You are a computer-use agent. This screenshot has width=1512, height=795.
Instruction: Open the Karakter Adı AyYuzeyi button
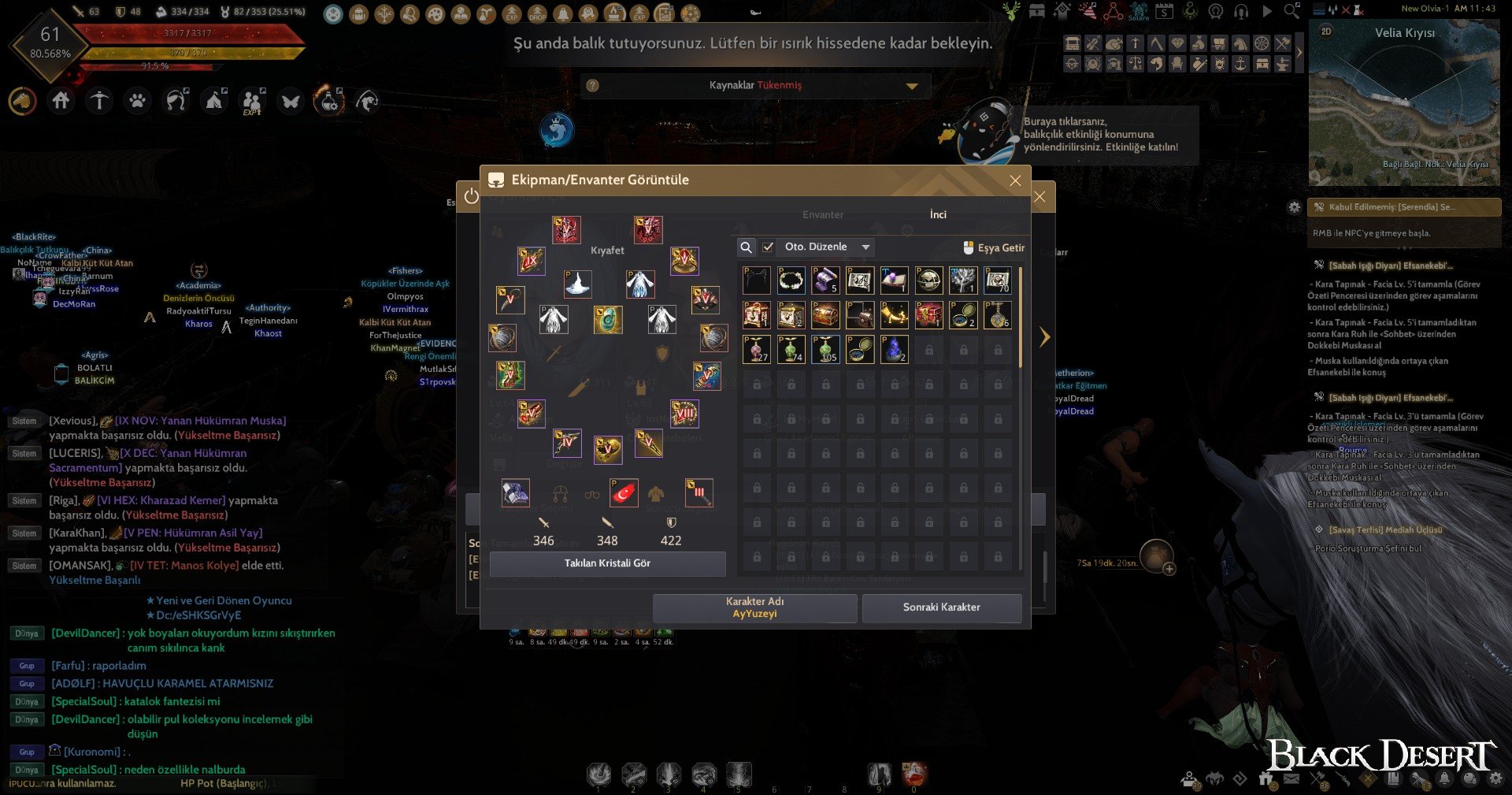[754, 607]
